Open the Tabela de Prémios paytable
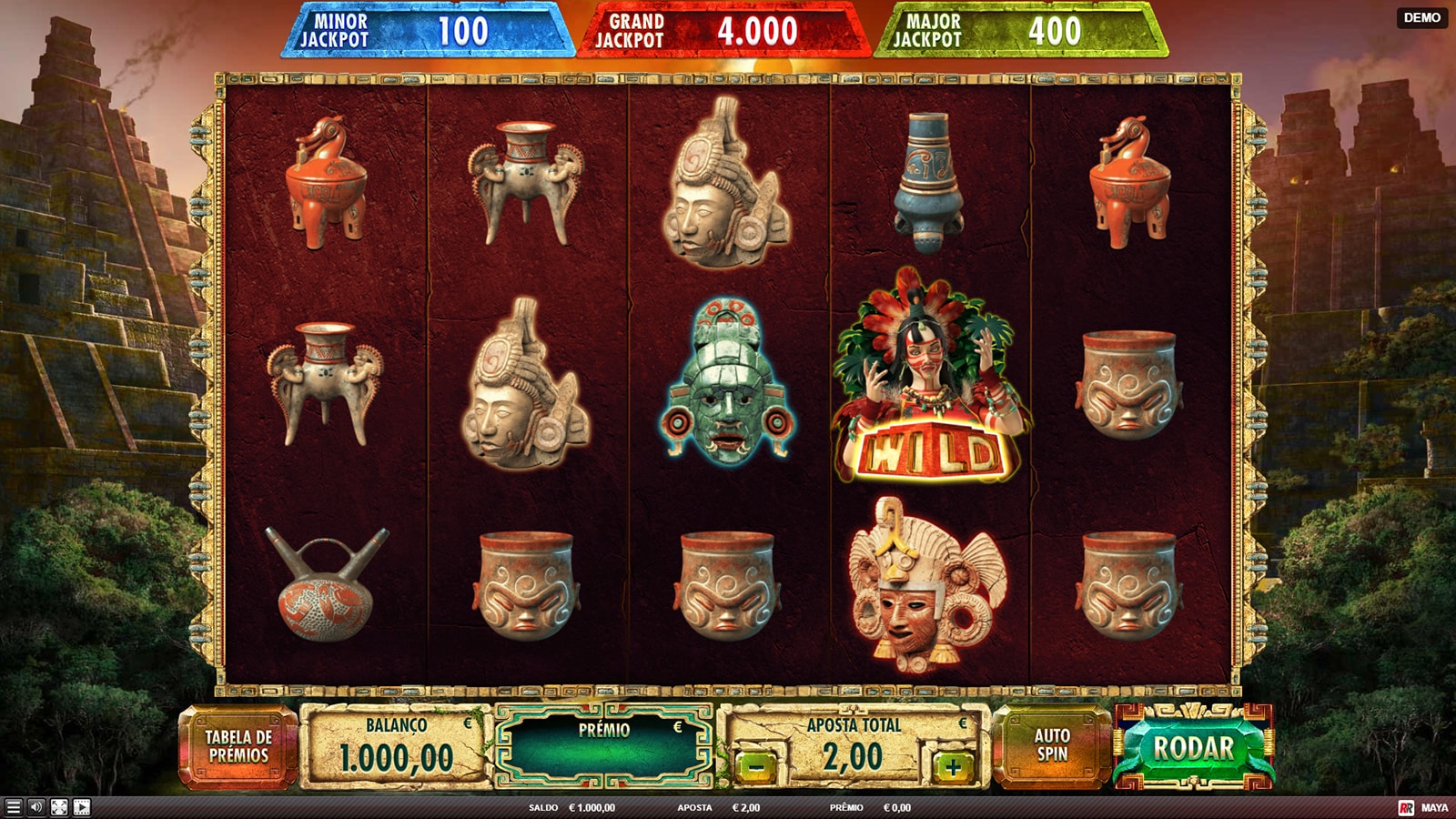The height and width of the screenshot is (819, 1456). [x=238, y=746]
